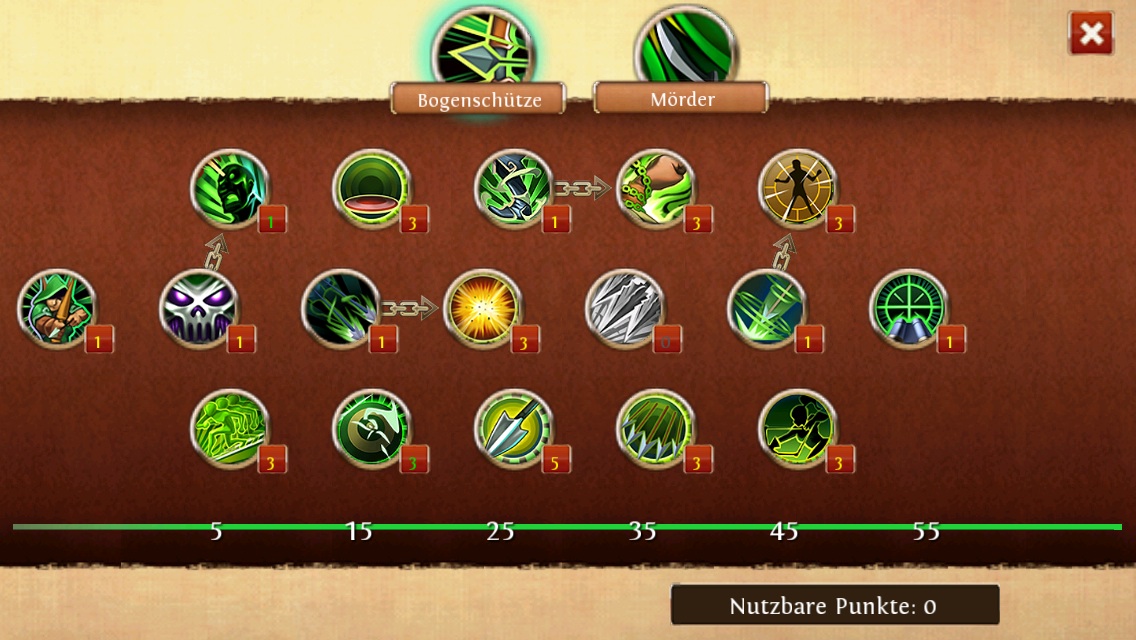This screenshot has height=640, width=1136.
Task: Select the greyed-out silver spikes skill
Action: pyautogui.click(x=625, y=309)
